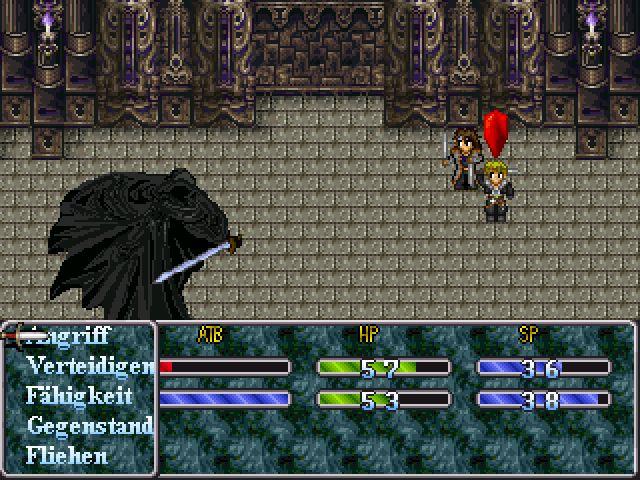
Task: Open the Gegenstand item menu
Action: tap(89, 426)
